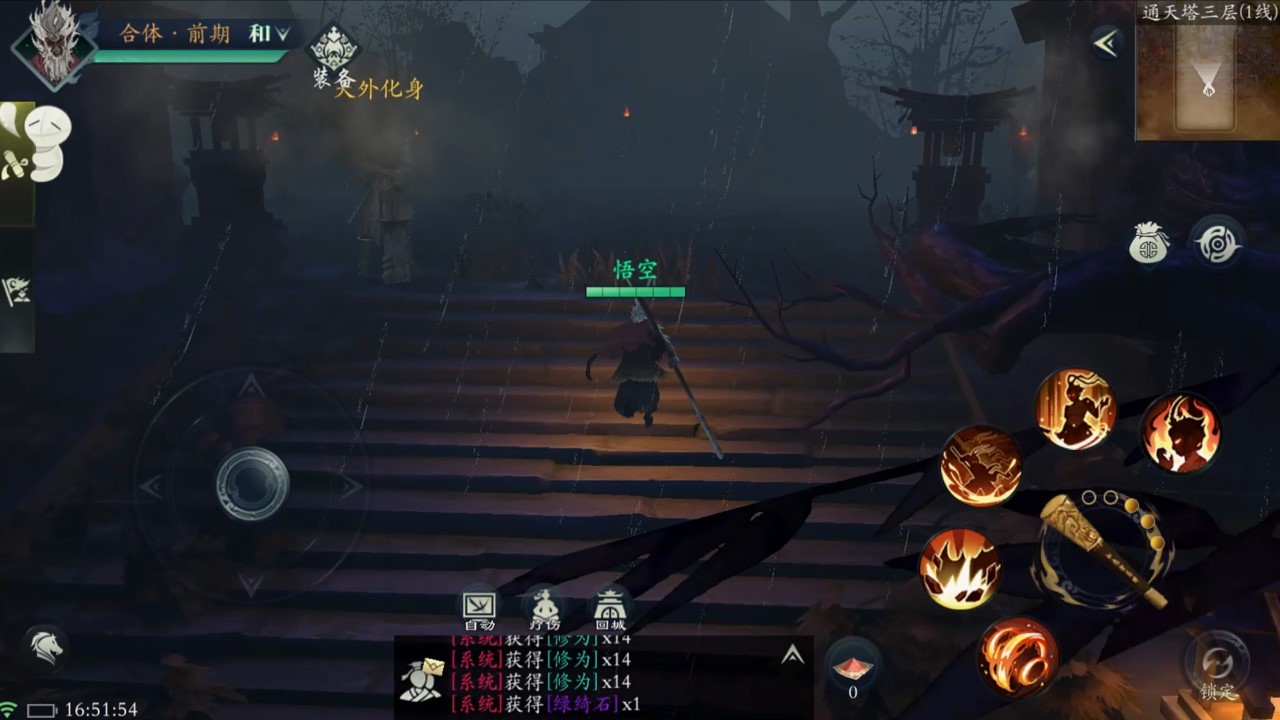The height and width of the screenshot is (720, 1280).
Task: Collapse the top-right menu with arrow button
Action: (x=1105, y=43)
